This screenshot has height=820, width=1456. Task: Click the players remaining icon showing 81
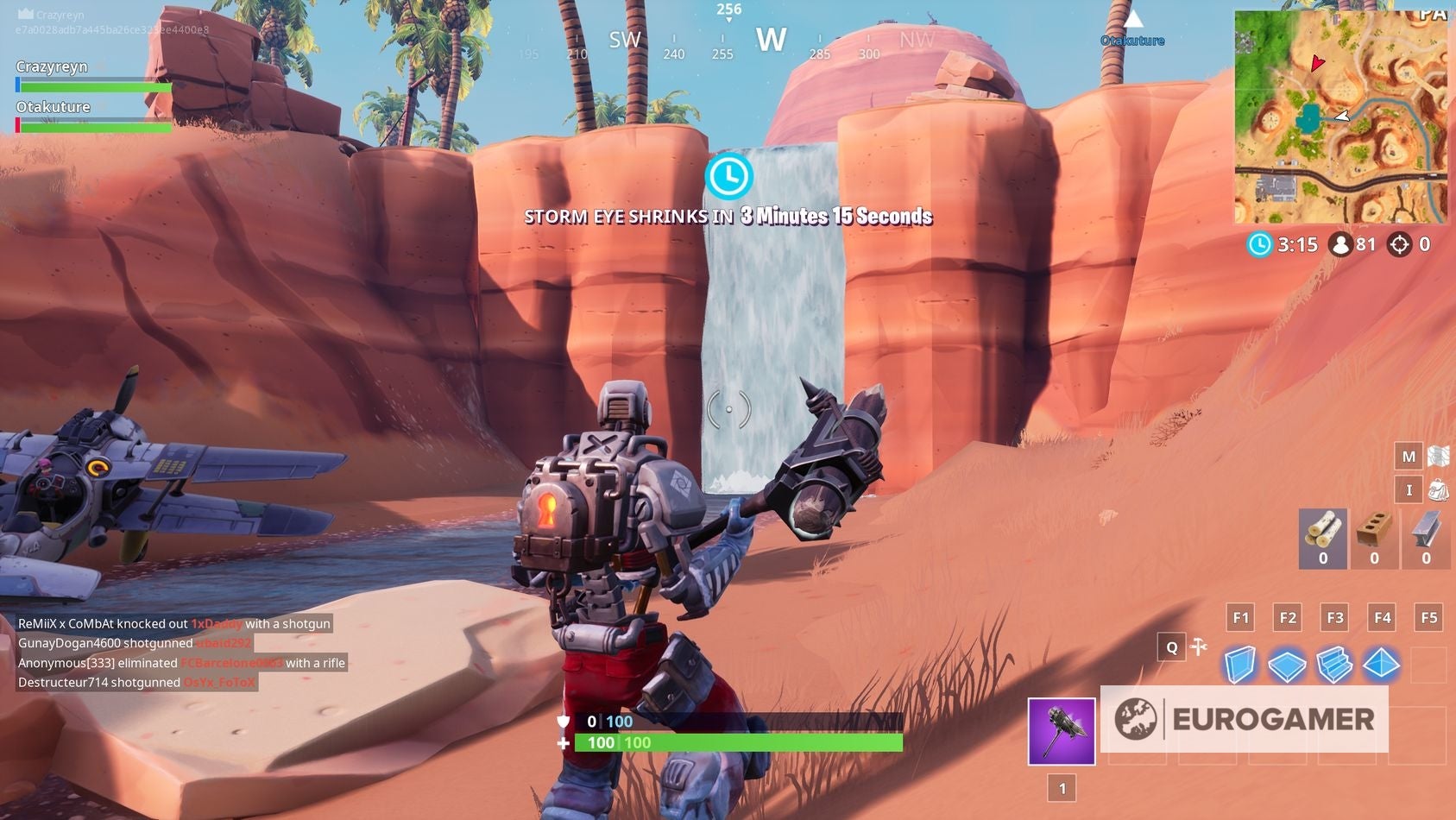tap(1340, 244)
